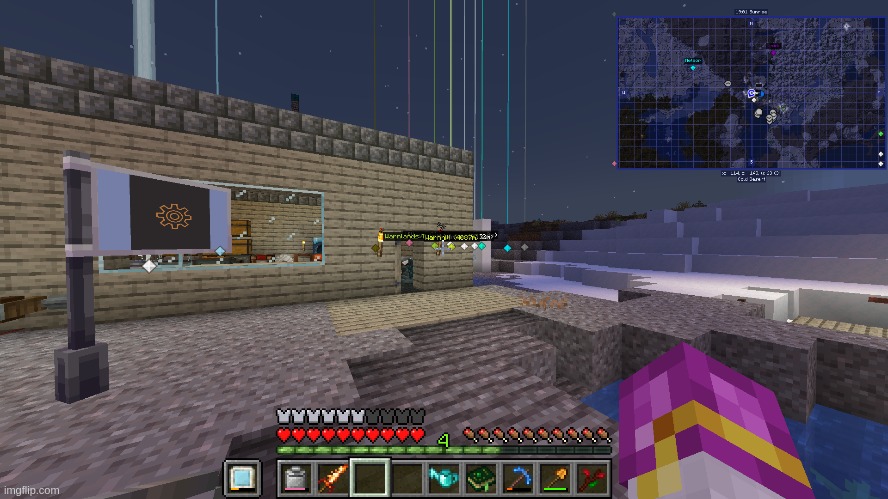888x499 pixels.
Task: Select the grey canister hotbar slot
Action: (x=295, y=479)
